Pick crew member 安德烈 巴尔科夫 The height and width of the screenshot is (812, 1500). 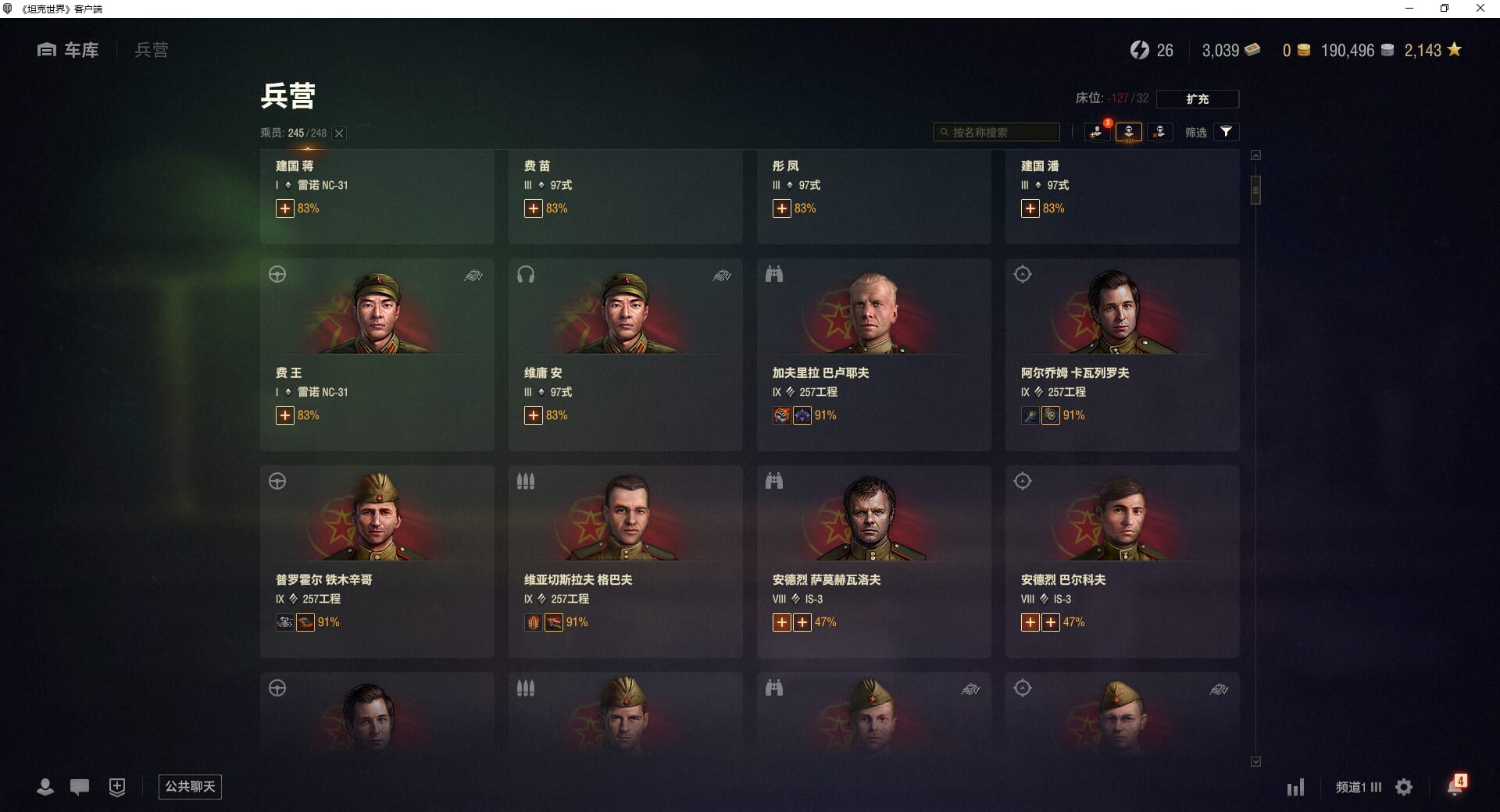point(1122,562)
